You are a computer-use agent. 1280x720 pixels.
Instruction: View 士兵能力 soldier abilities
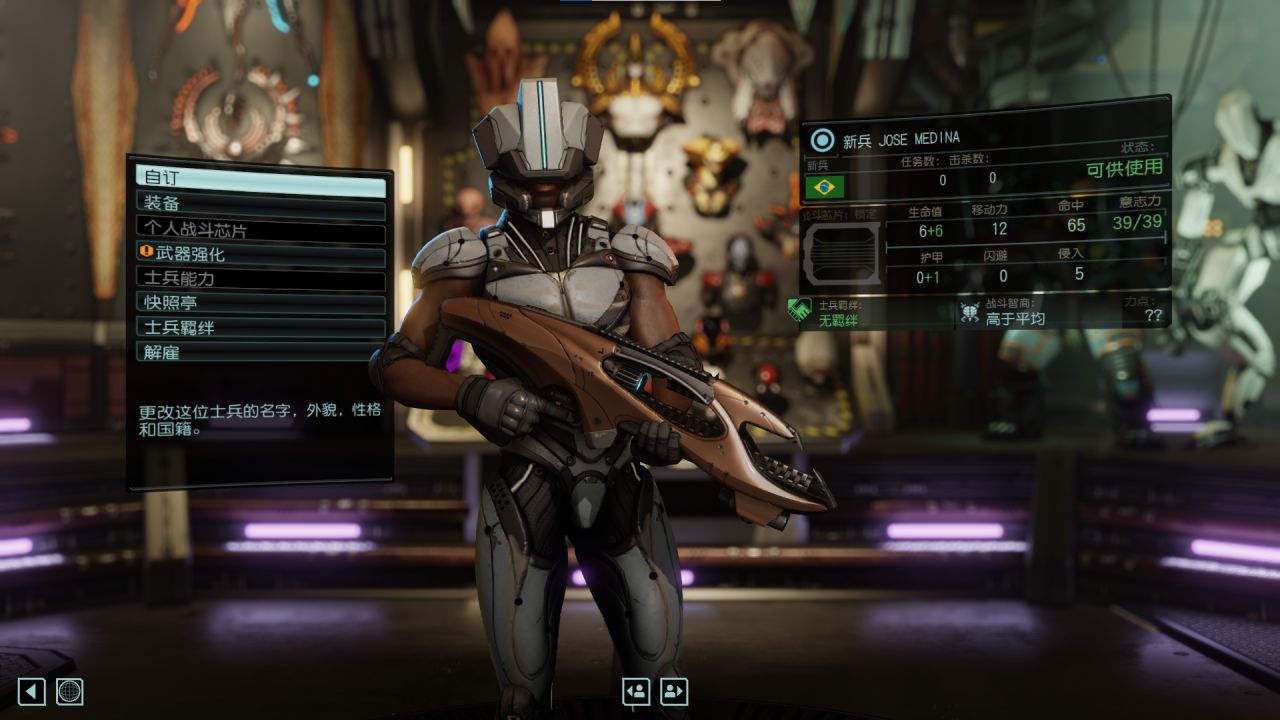[x=260, y=278]
